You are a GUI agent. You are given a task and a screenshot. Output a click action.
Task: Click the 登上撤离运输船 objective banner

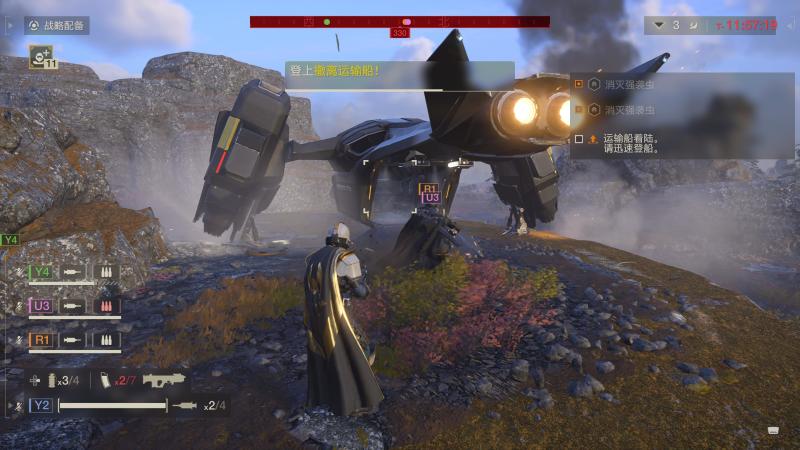400,73
